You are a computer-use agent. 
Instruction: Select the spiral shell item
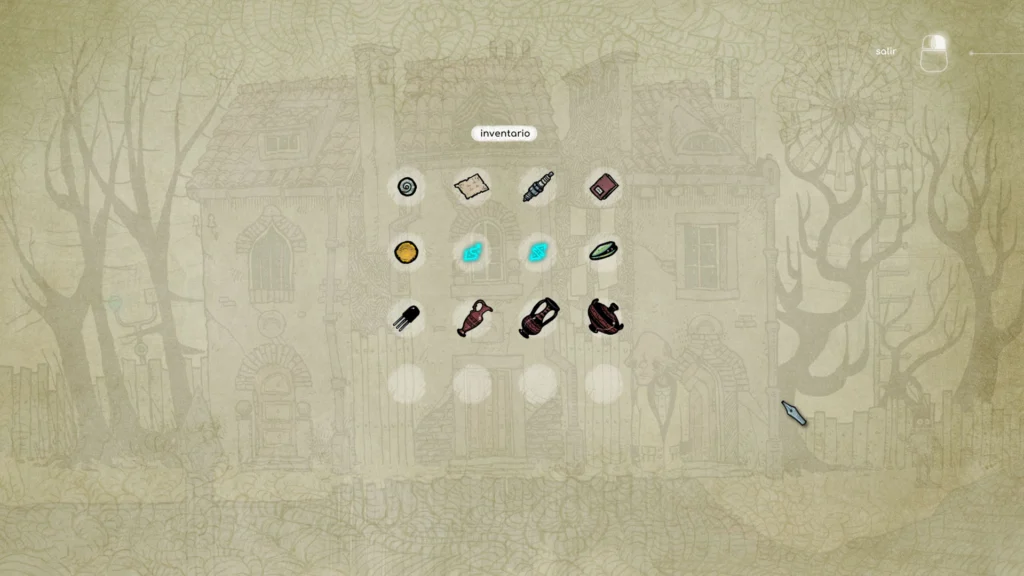(406, 186)
